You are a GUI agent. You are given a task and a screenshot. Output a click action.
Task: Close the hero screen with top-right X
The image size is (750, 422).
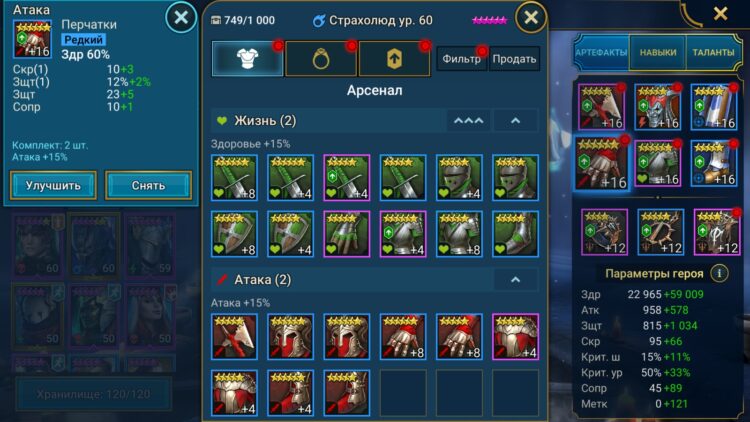click(x=720, y=13)
